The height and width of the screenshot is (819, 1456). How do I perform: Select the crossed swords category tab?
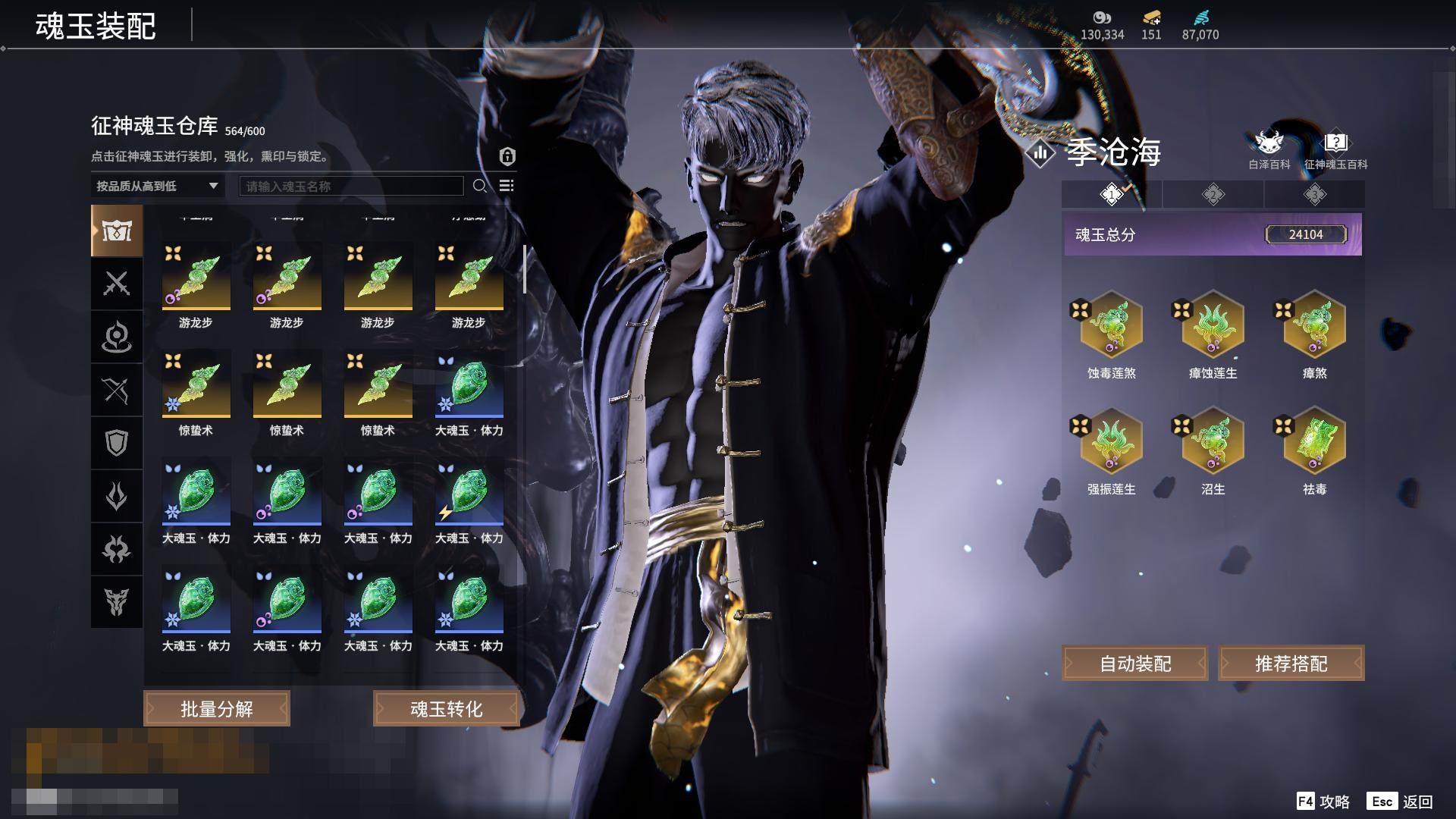click(x=116, y=284)
